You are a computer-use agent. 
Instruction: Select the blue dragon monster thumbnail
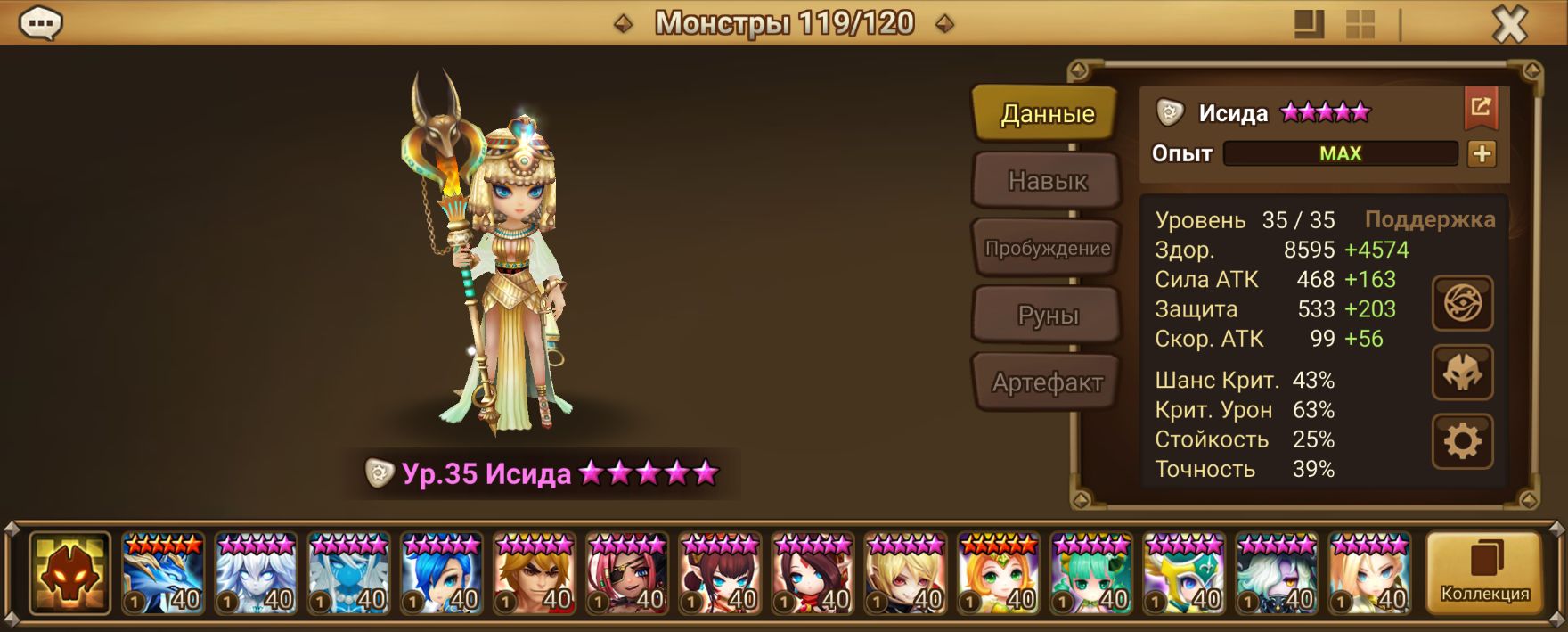pyautogui.click(x=163, y=574)
